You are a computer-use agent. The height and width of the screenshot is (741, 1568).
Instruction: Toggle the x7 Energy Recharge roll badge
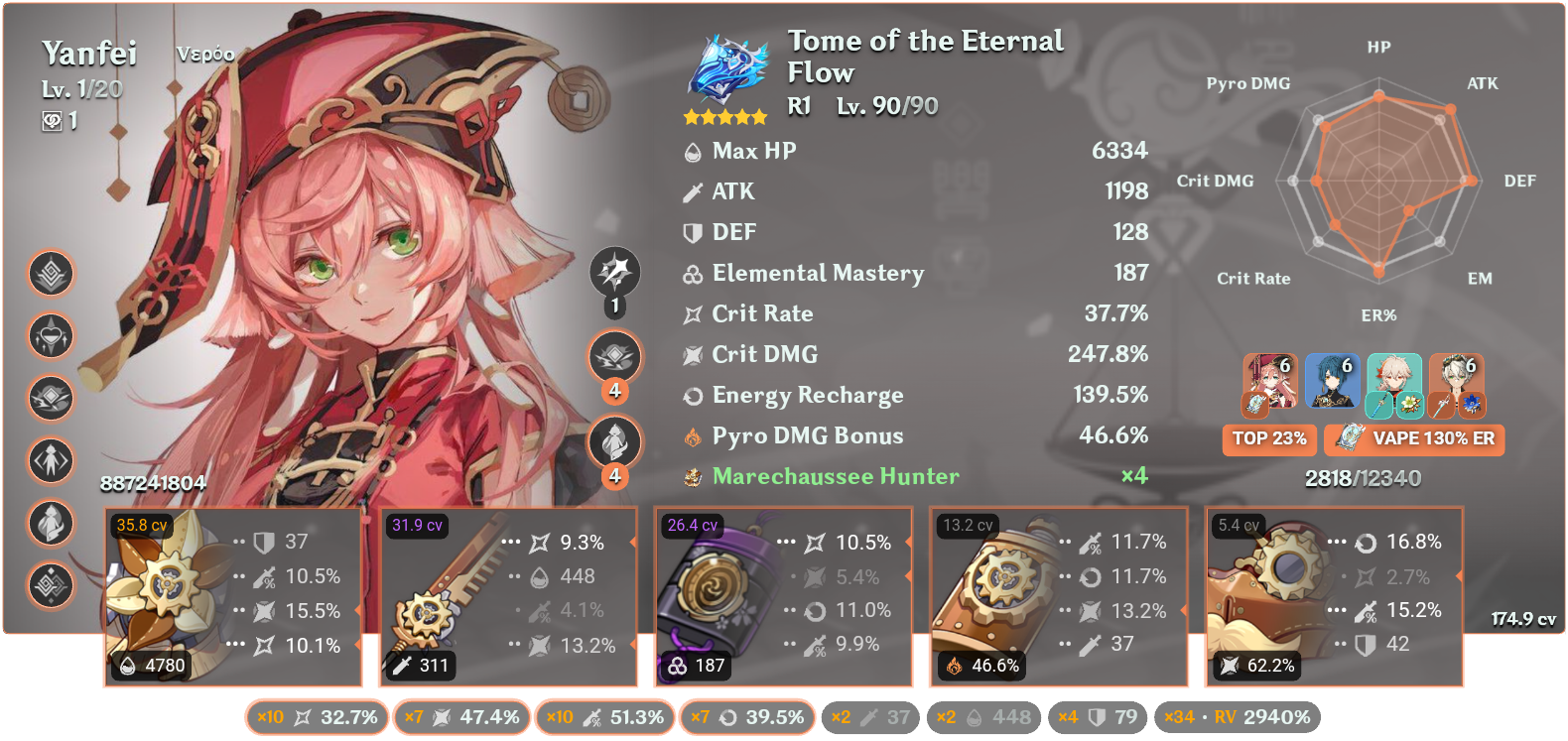click(x=747, y=715)
